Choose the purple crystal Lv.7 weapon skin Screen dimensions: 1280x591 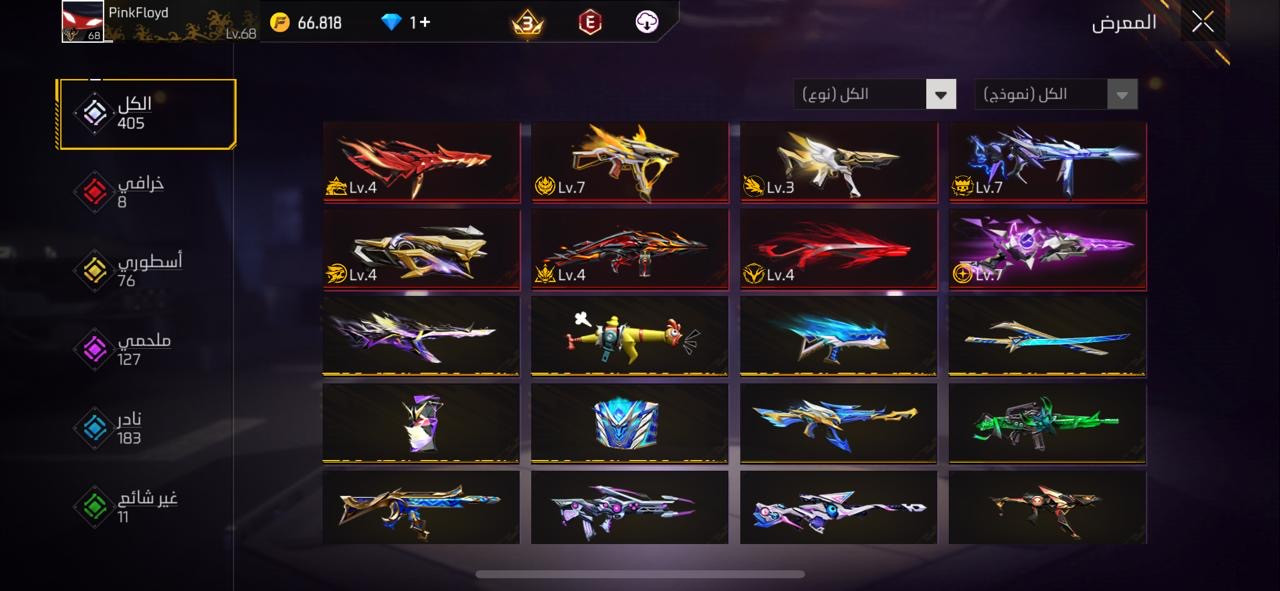[x=1047, y=248]
